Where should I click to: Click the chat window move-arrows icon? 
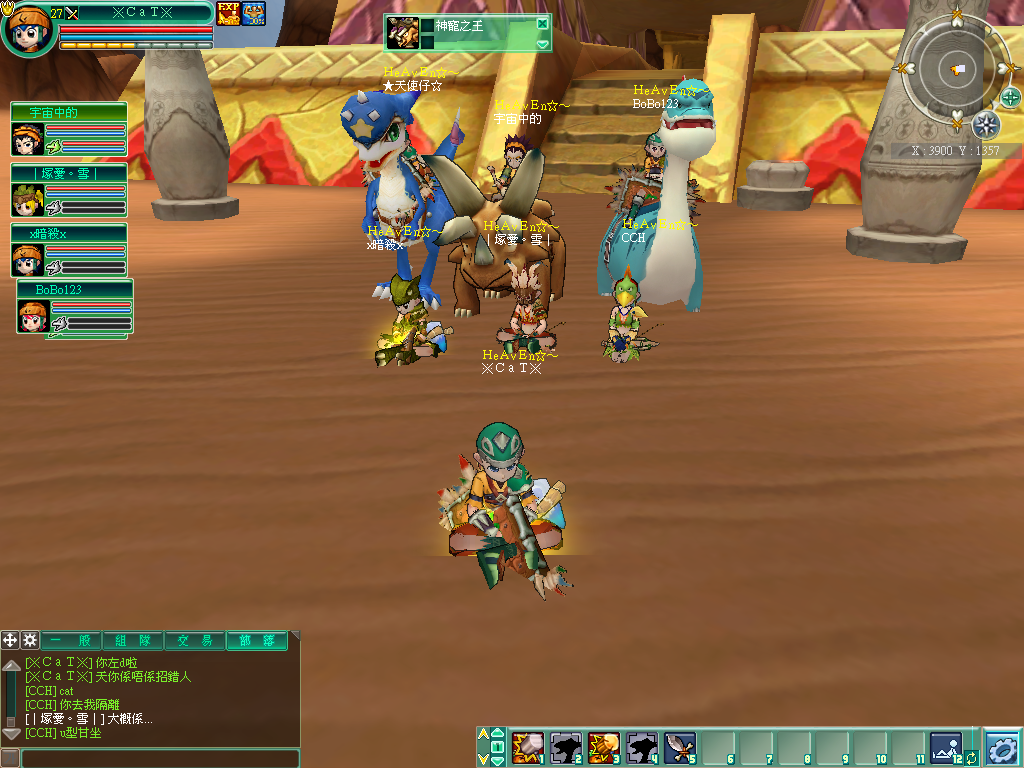pyautogui.click(x=10, y=640)
